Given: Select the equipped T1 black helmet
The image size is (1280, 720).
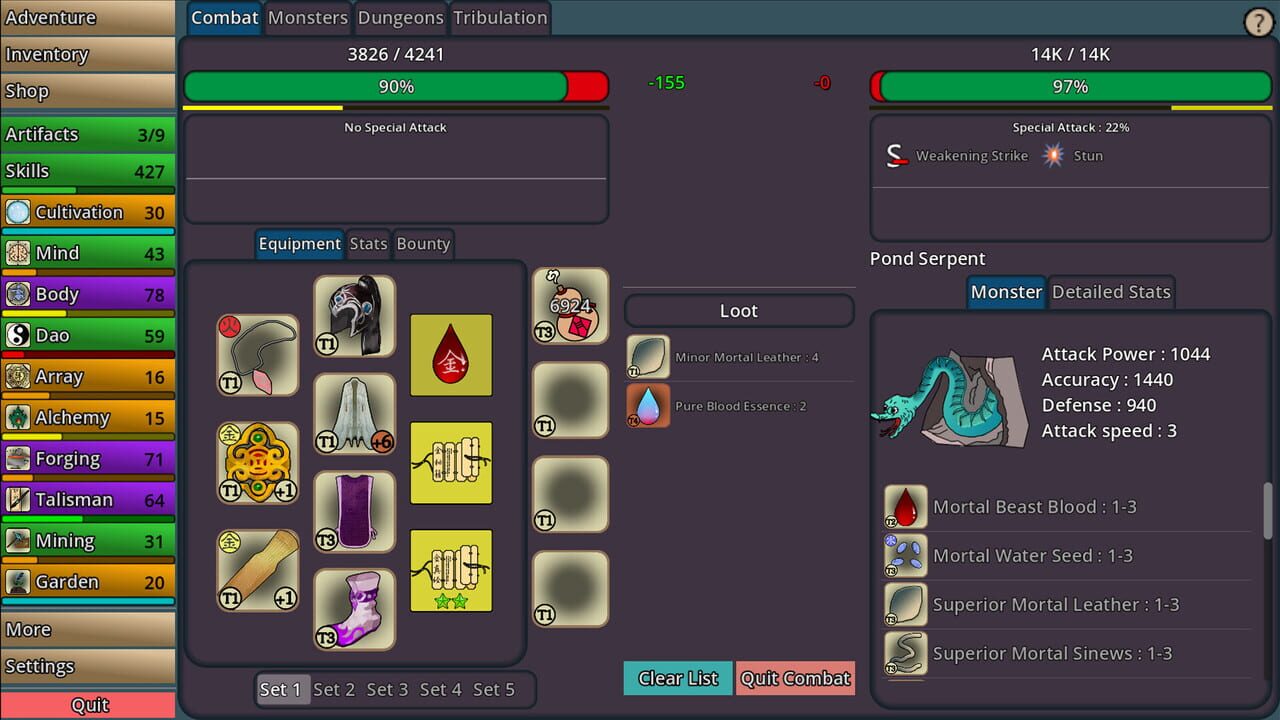Looking at the screenshot, I should click(354, 317).
